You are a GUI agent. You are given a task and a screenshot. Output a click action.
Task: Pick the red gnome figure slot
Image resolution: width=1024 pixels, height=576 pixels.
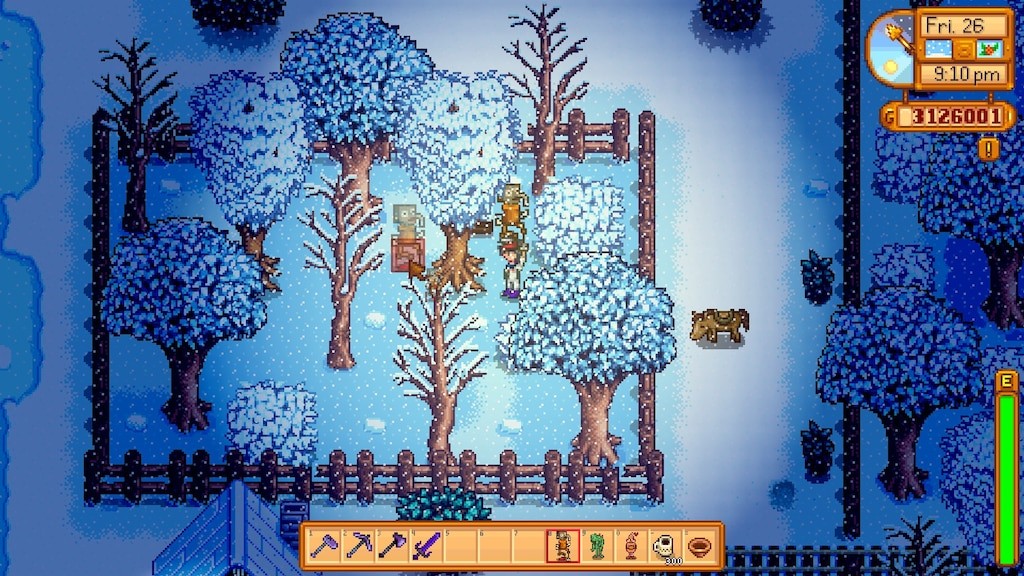tap(631, 546)
